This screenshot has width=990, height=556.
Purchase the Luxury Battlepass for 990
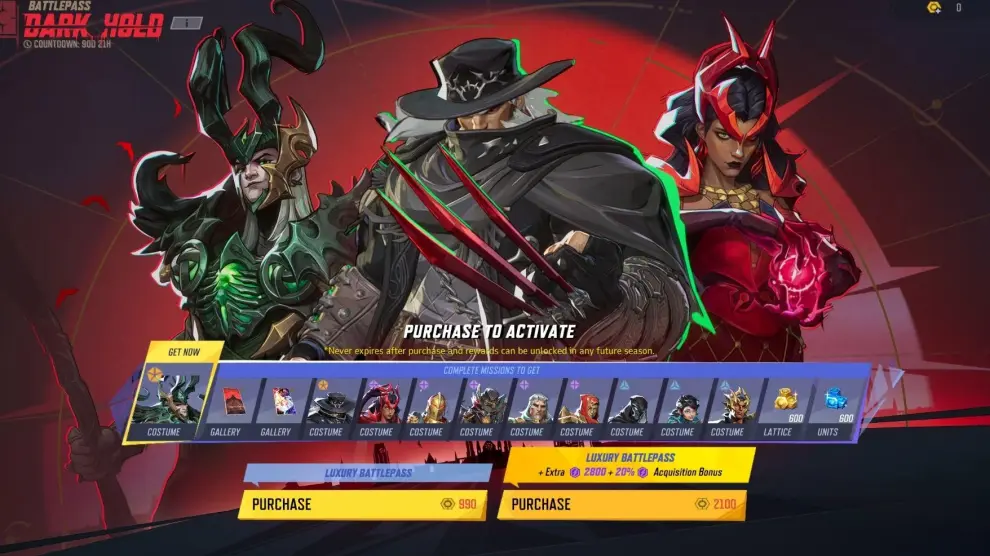[x=365, y=504]
